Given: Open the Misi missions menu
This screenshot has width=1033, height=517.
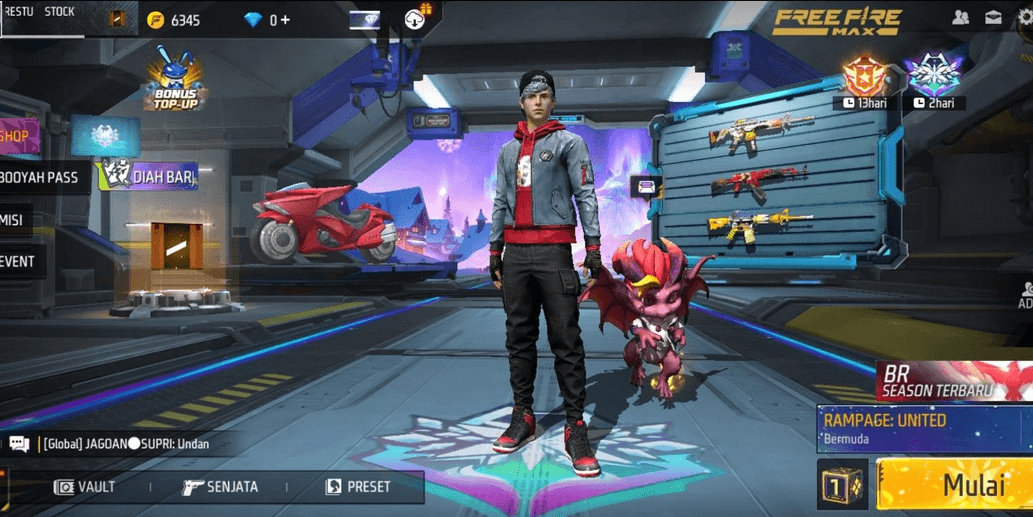Looking at the screenshot, I should click(x=14, y=220).
